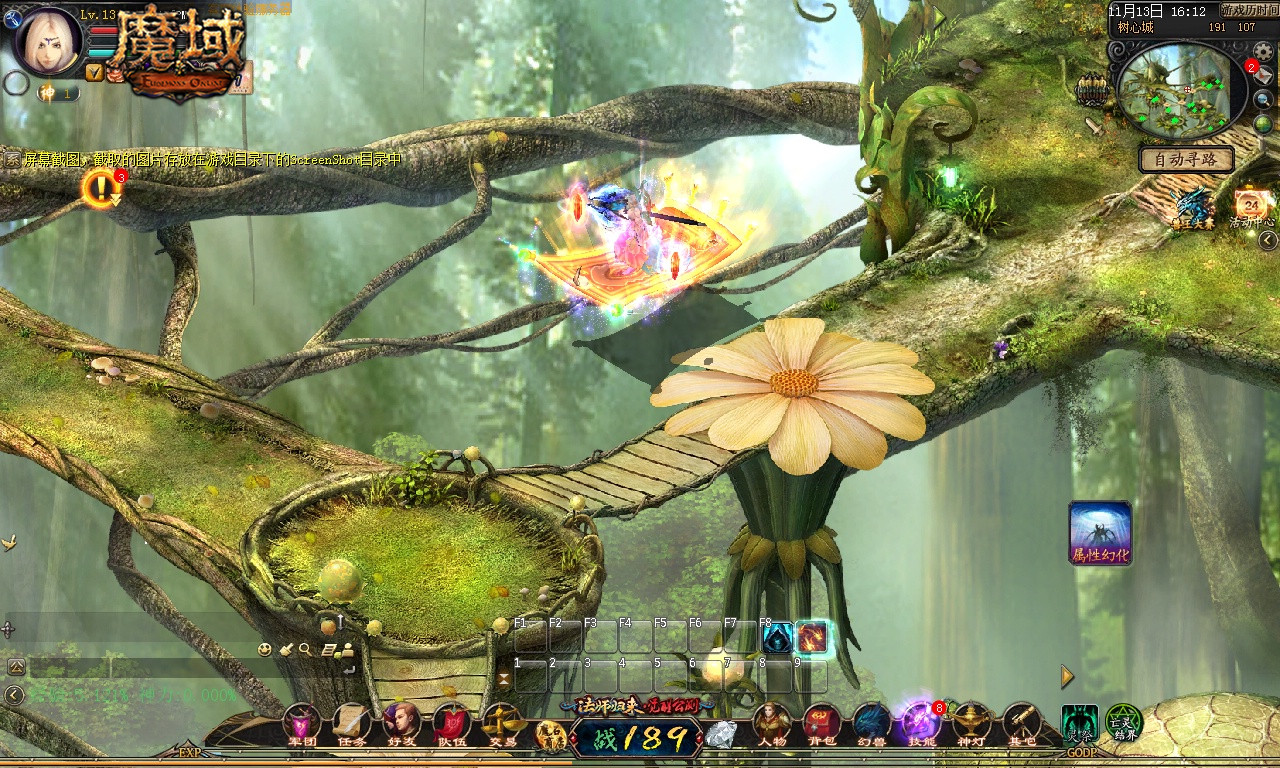Screen dimensions: 1280x768
Task: Open the 幻兽 pet menu
Action: [x=871, y=724]
